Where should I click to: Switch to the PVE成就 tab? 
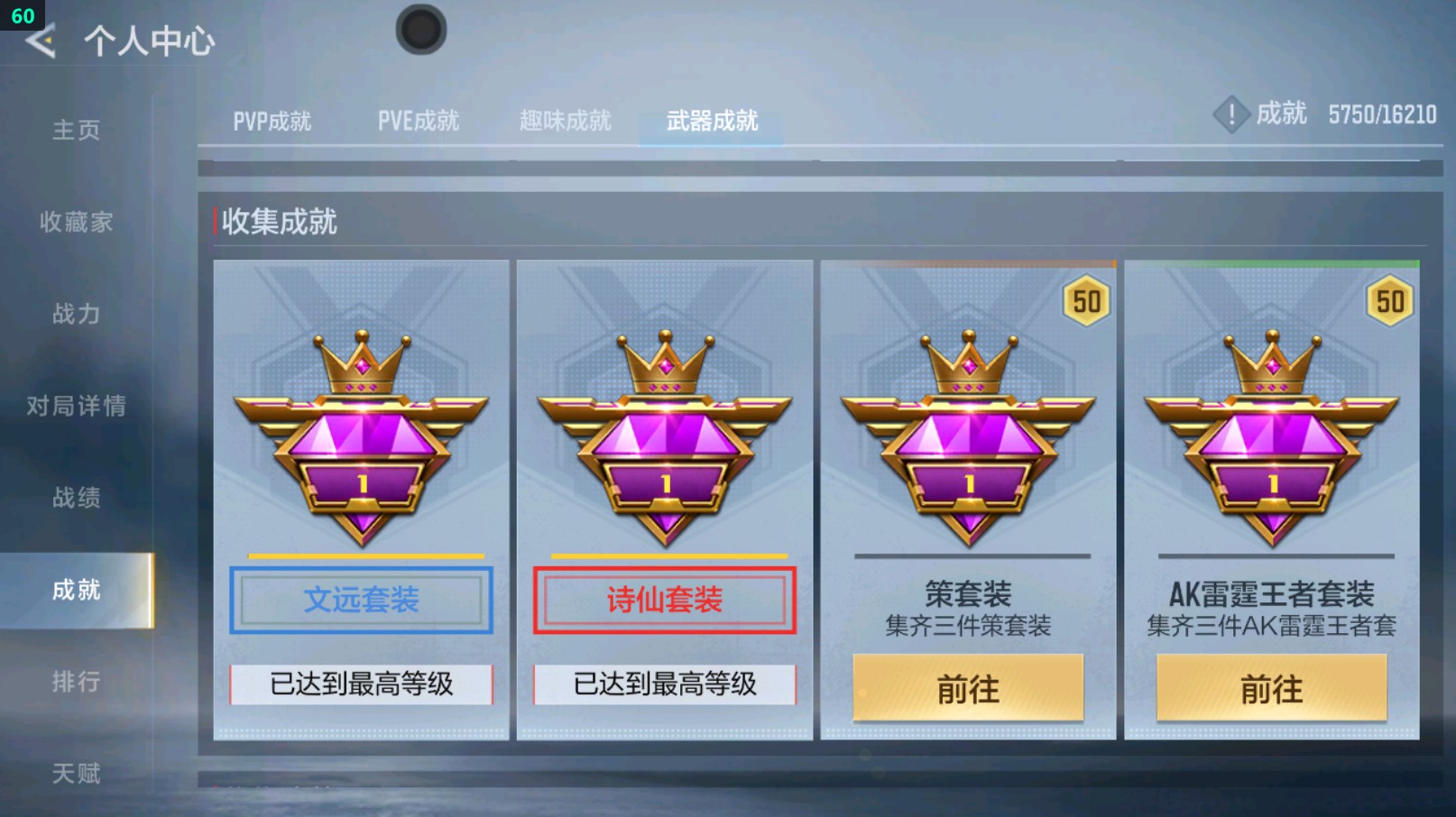(419, 121)
